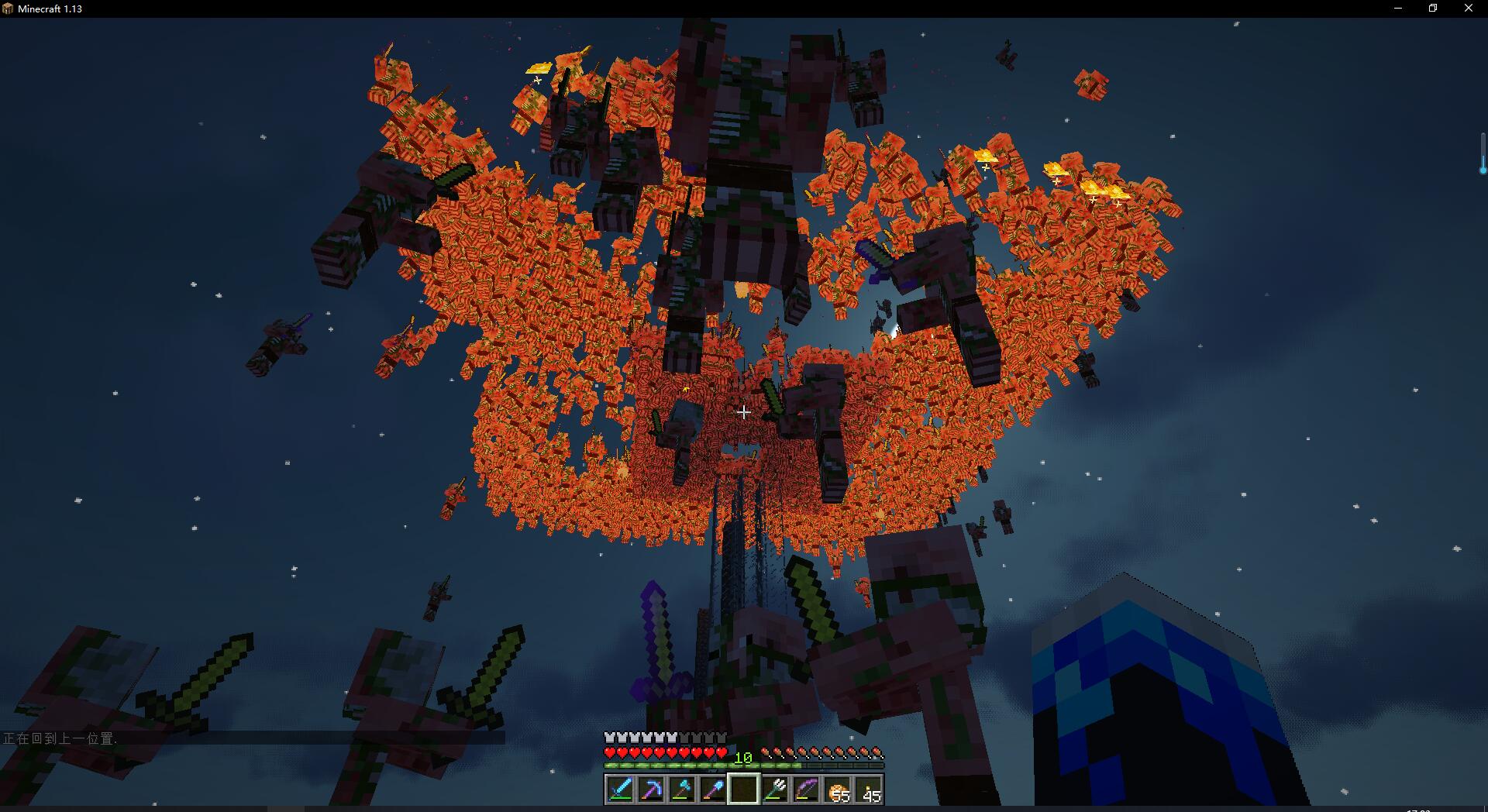Close the Minecraft window
Viewport: 1488px width, 812px height.
coord(1468,9)
